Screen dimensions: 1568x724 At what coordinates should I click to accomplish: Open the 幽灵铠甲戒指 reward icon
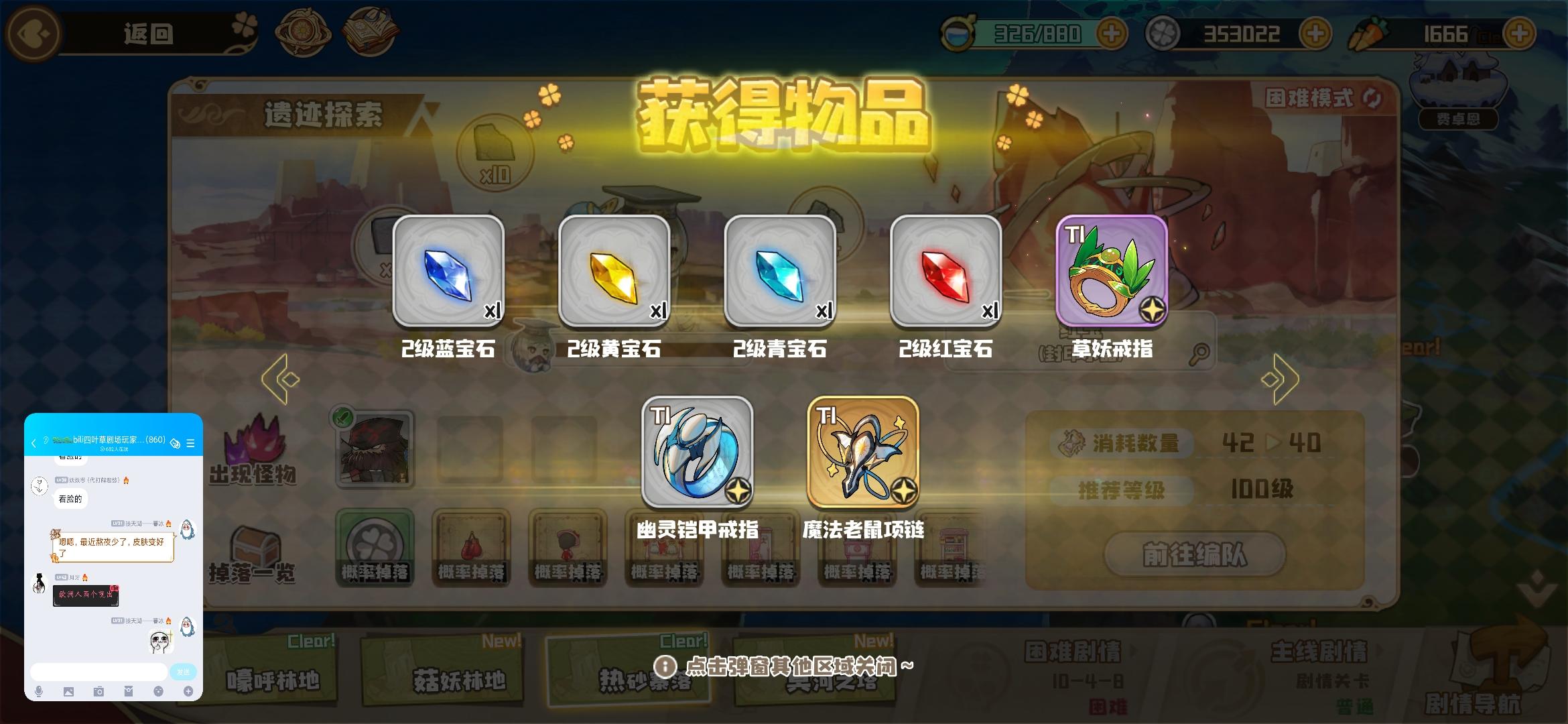pyautogui.click(x=697, y=452)
